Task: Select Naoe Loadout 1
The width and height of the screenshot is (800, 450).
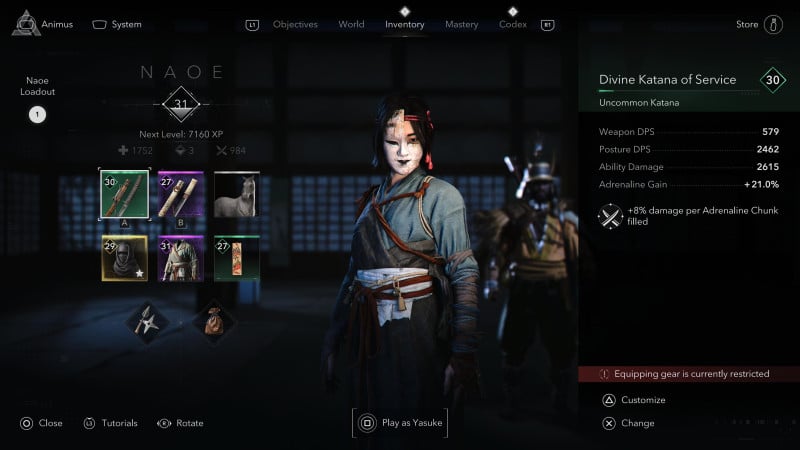Action: [x=37, y=114]
